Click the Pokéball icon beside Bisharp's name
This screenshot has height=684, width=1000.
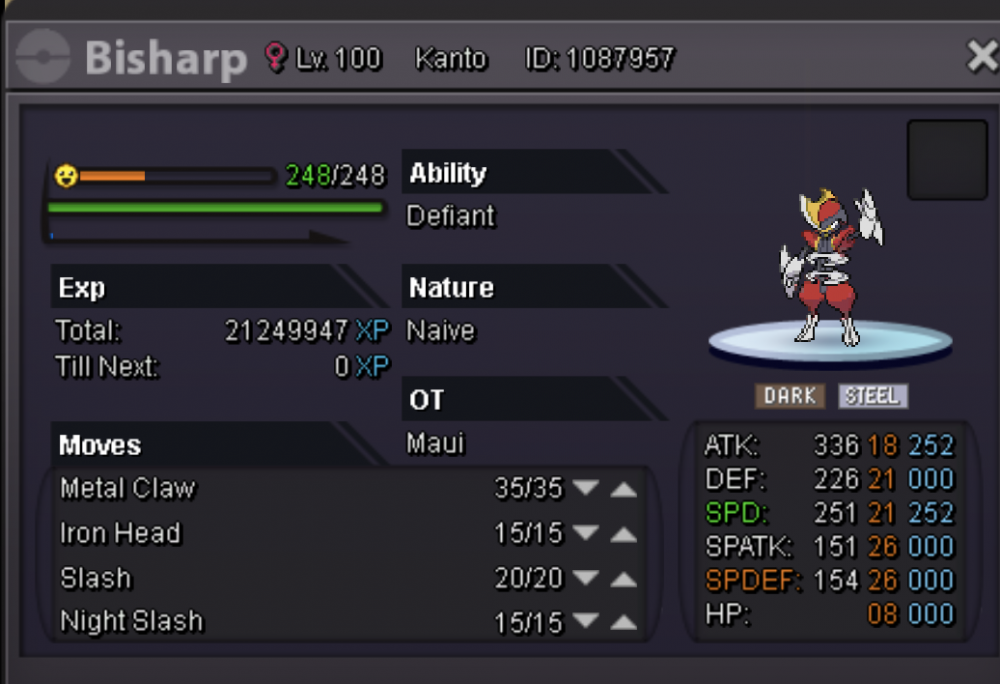(x=43, y=57)
